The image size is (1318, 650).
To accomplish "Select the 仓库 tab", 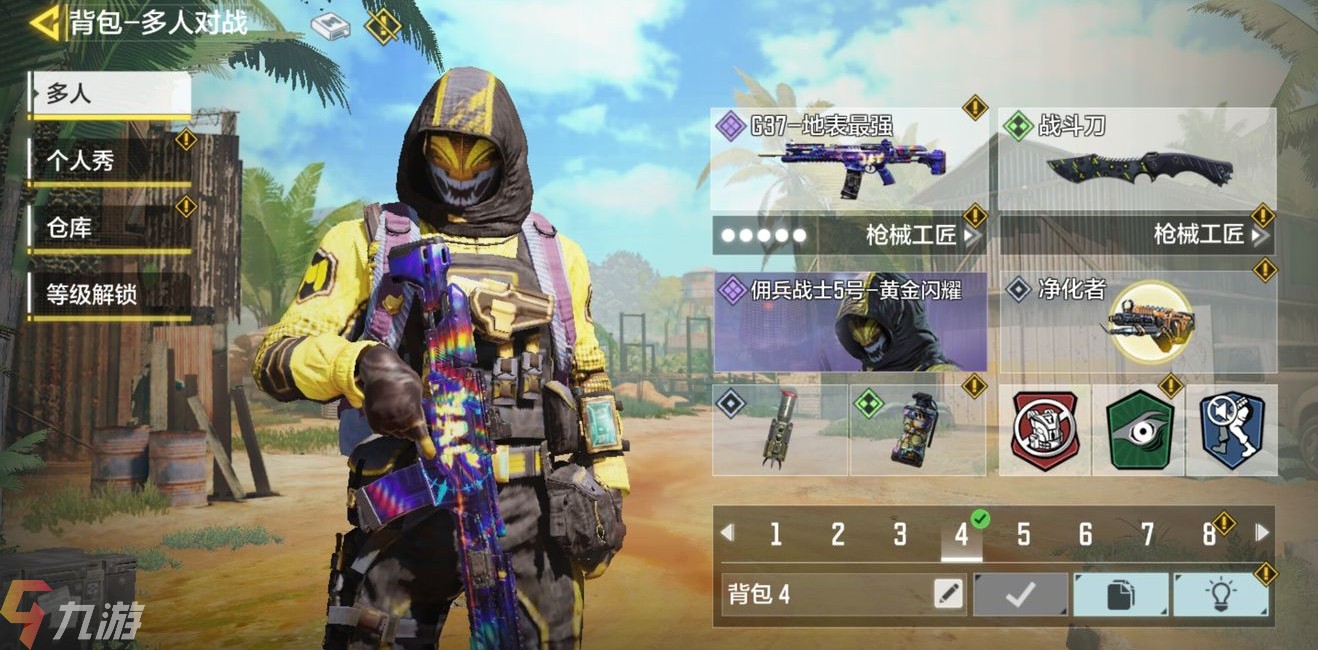I will pos(109,228).
